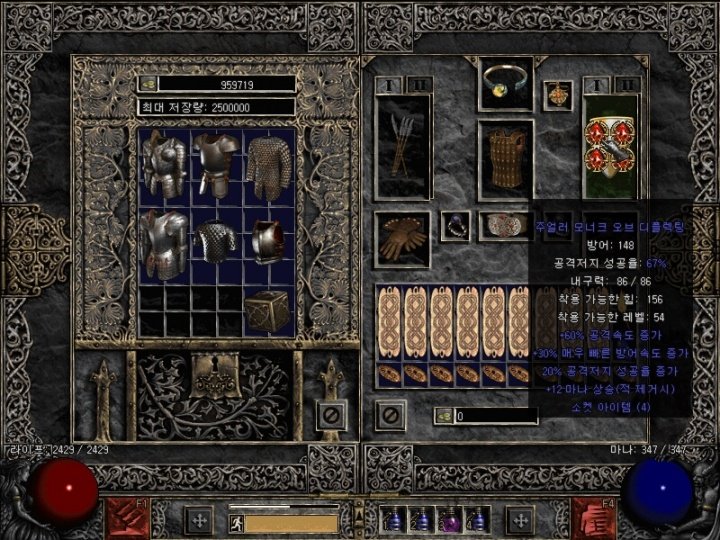Image resolution: width=720 pixels, height=540 pixels.
Task: Close the inventory panel
Action: [x=388, y=412]
